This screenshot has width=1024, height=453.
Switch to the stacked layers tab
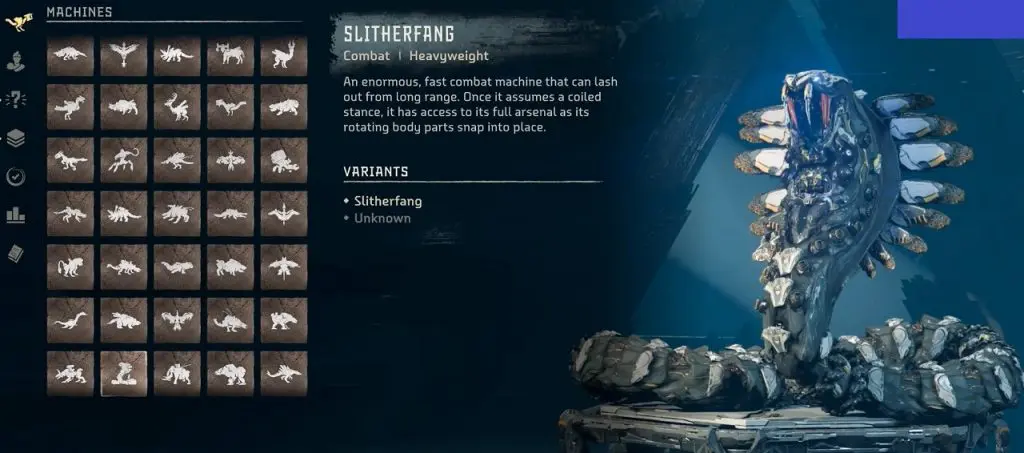16,138
